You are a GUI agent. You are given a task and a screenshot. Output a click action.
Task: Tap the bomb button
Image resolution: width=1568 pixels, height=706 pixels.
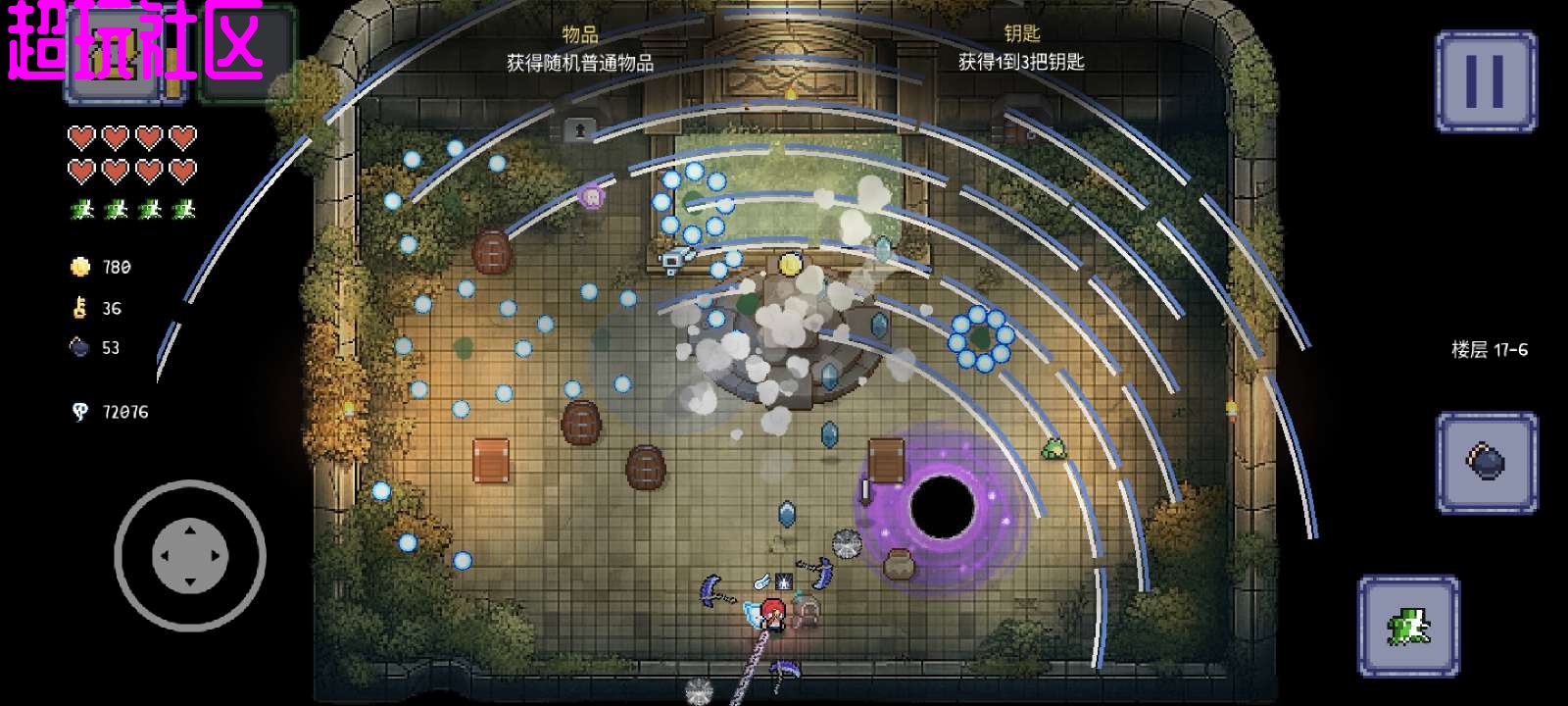(x=1486, y=462)
